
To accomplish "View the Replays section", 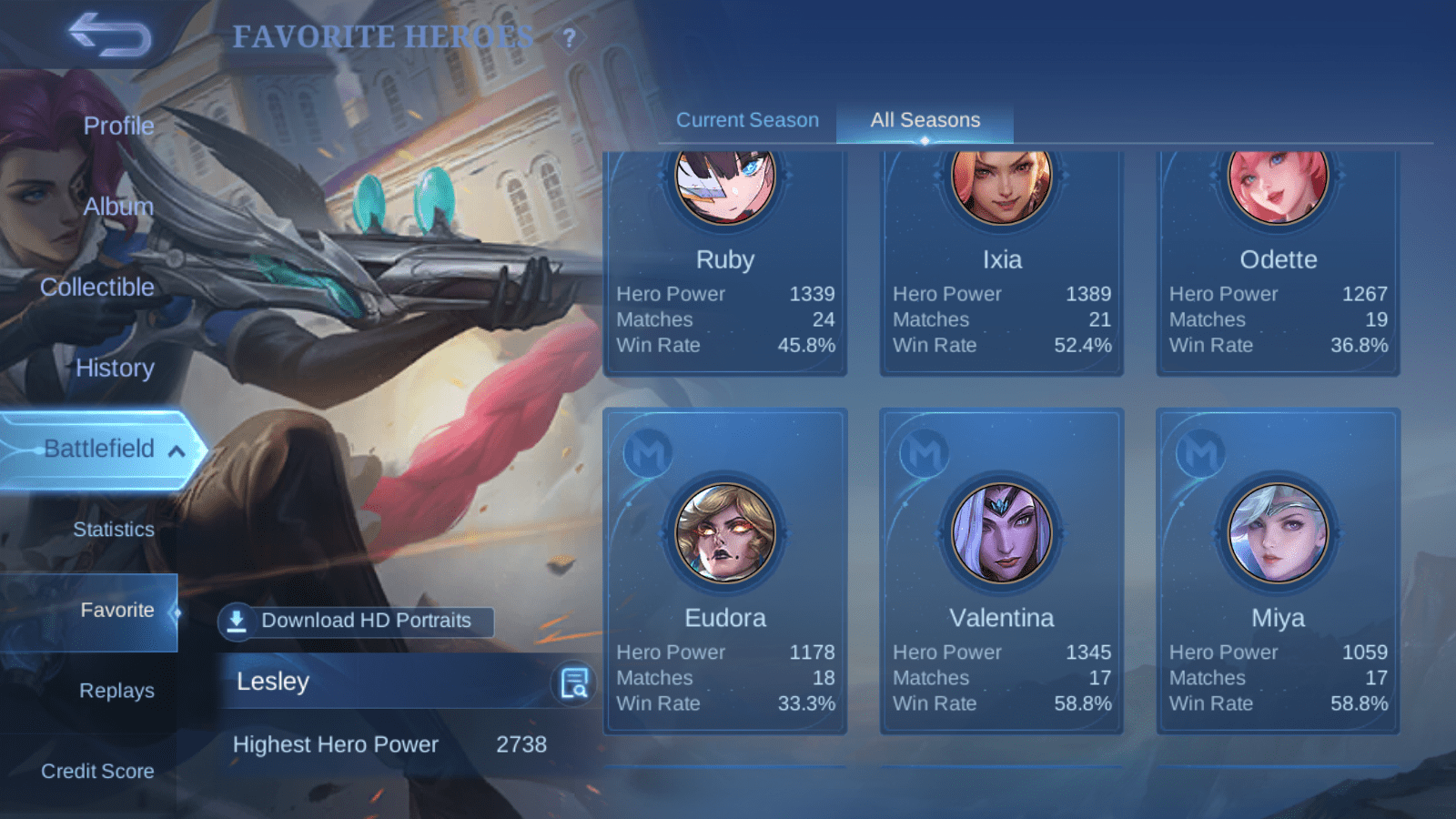I will click(116, 691).
